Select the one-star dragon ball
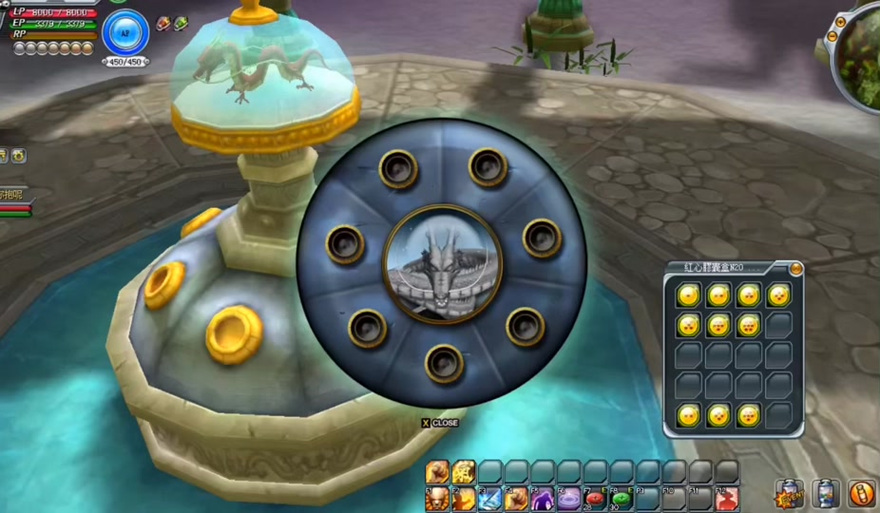Screen dimensions: 880x513 689,295
